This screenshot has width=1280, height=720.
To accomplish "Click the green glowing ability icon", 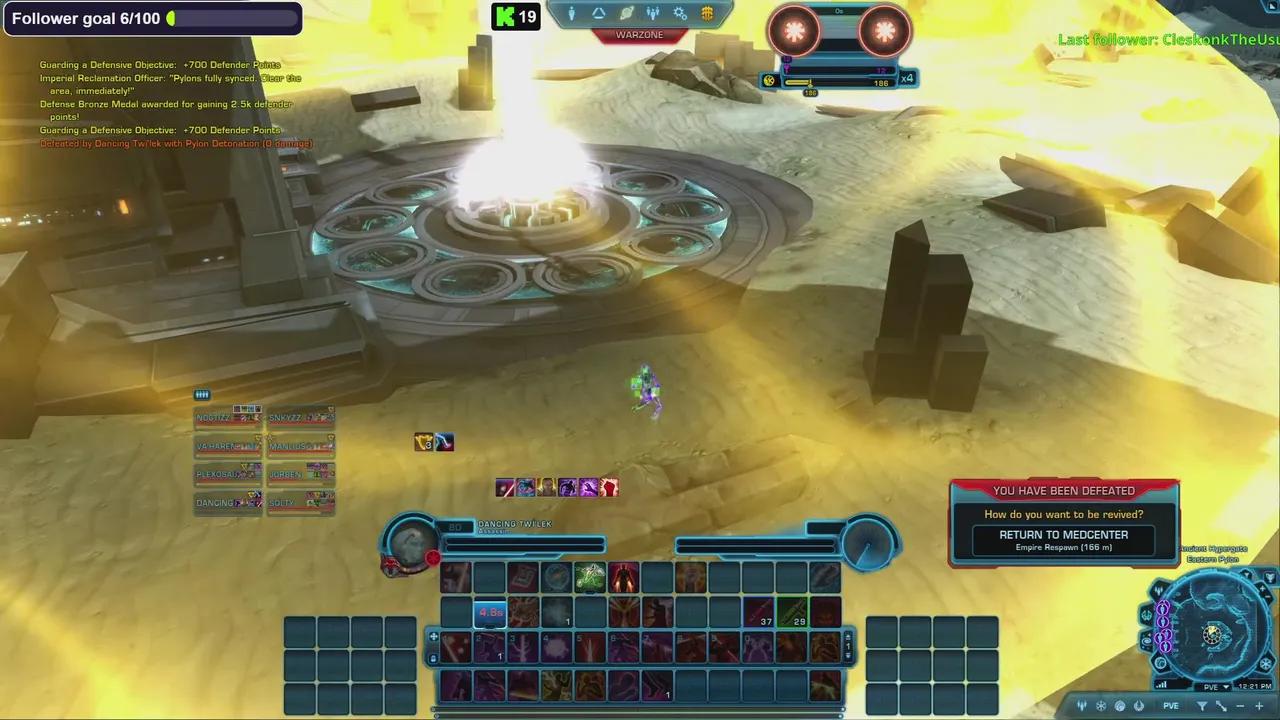I will click(x=590, y=577).
